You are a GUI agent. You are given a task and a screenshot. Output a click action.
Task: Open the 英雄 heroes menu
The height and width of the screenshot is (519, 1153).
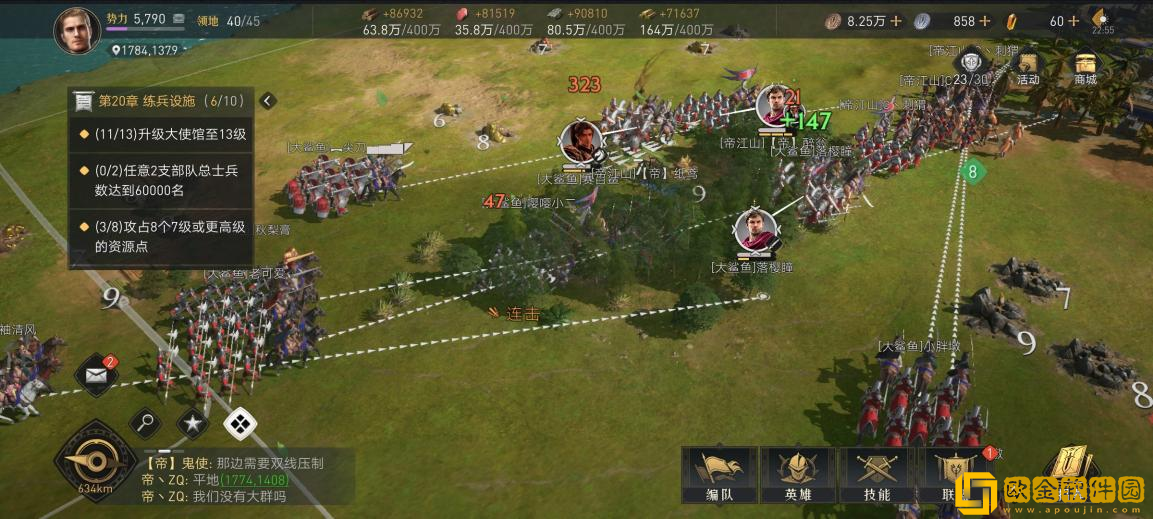[797, 476]
